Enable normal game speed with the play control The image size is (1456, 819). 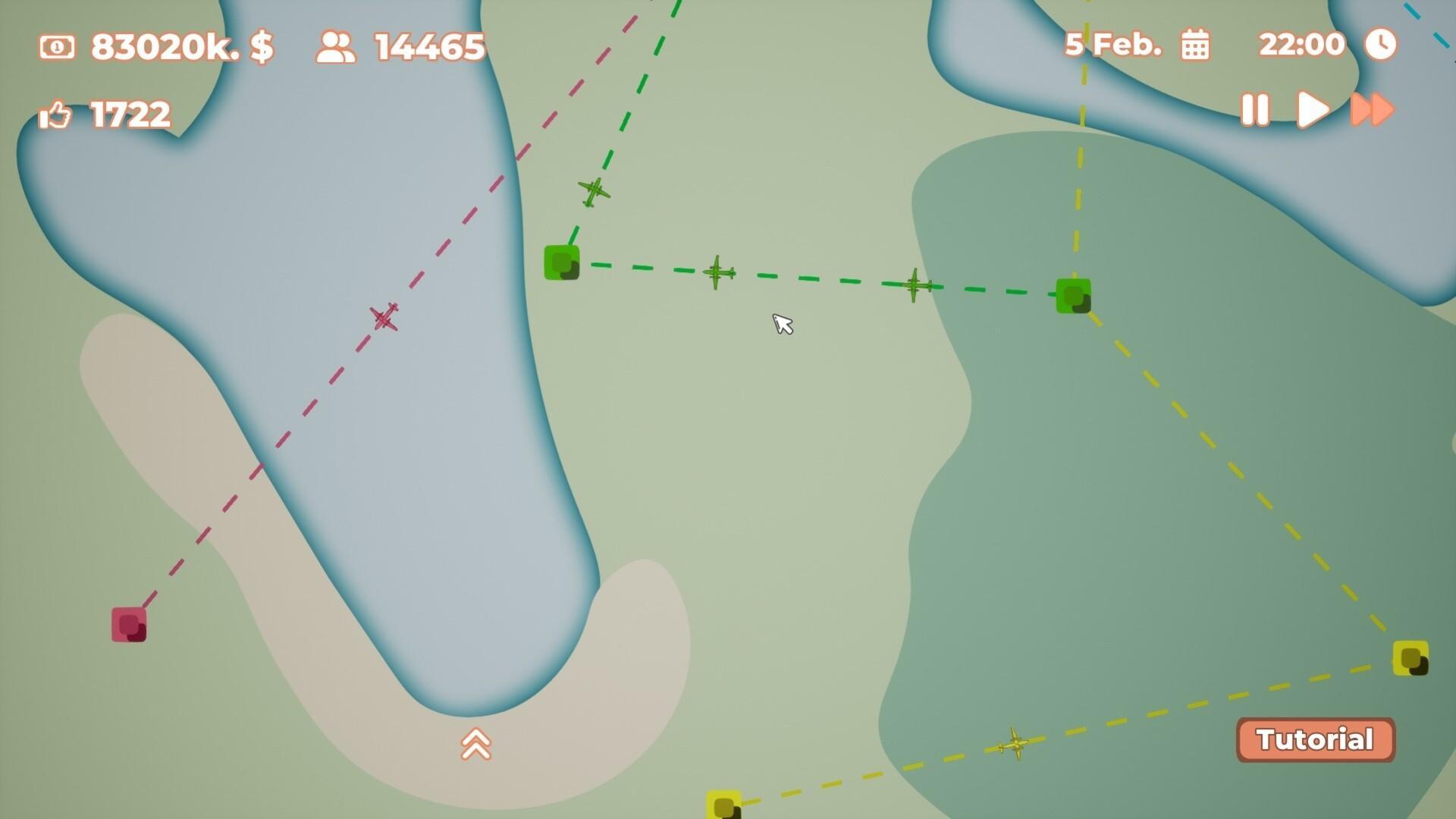(1312, 108)
